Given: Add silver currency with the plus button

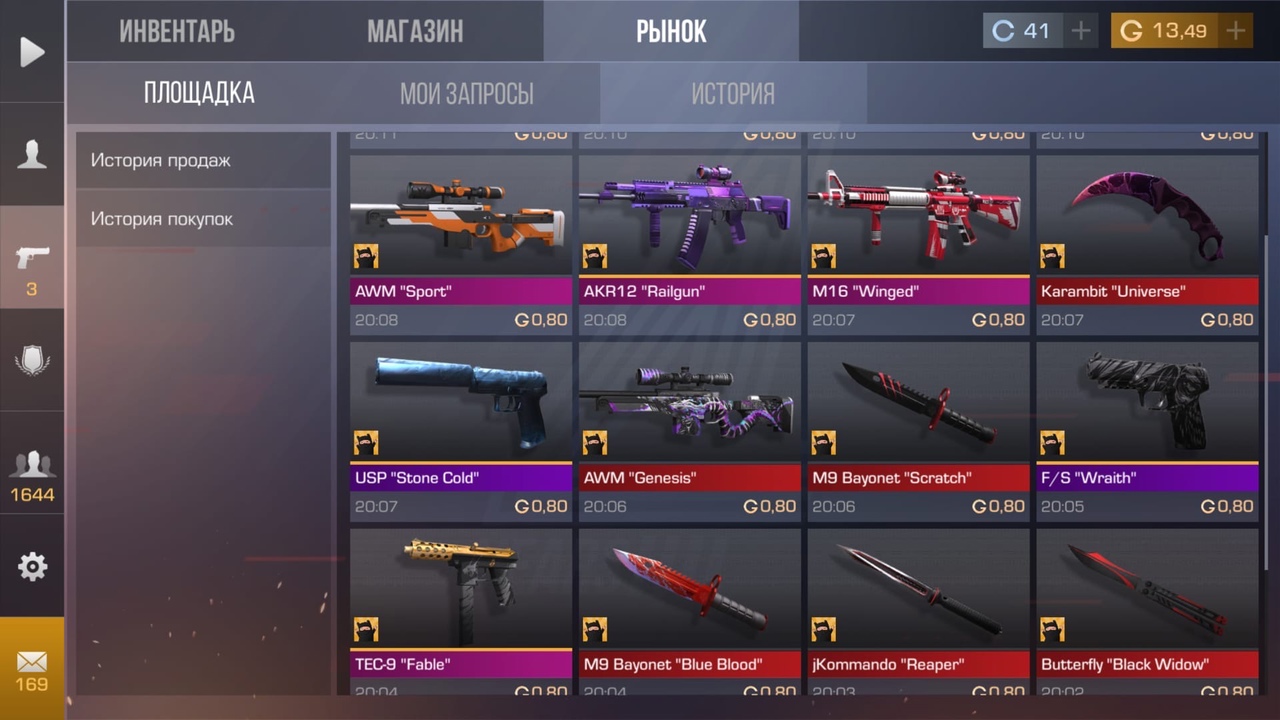Looking at the screenshot, I should pyautogui.click(x=1081, y=31).
